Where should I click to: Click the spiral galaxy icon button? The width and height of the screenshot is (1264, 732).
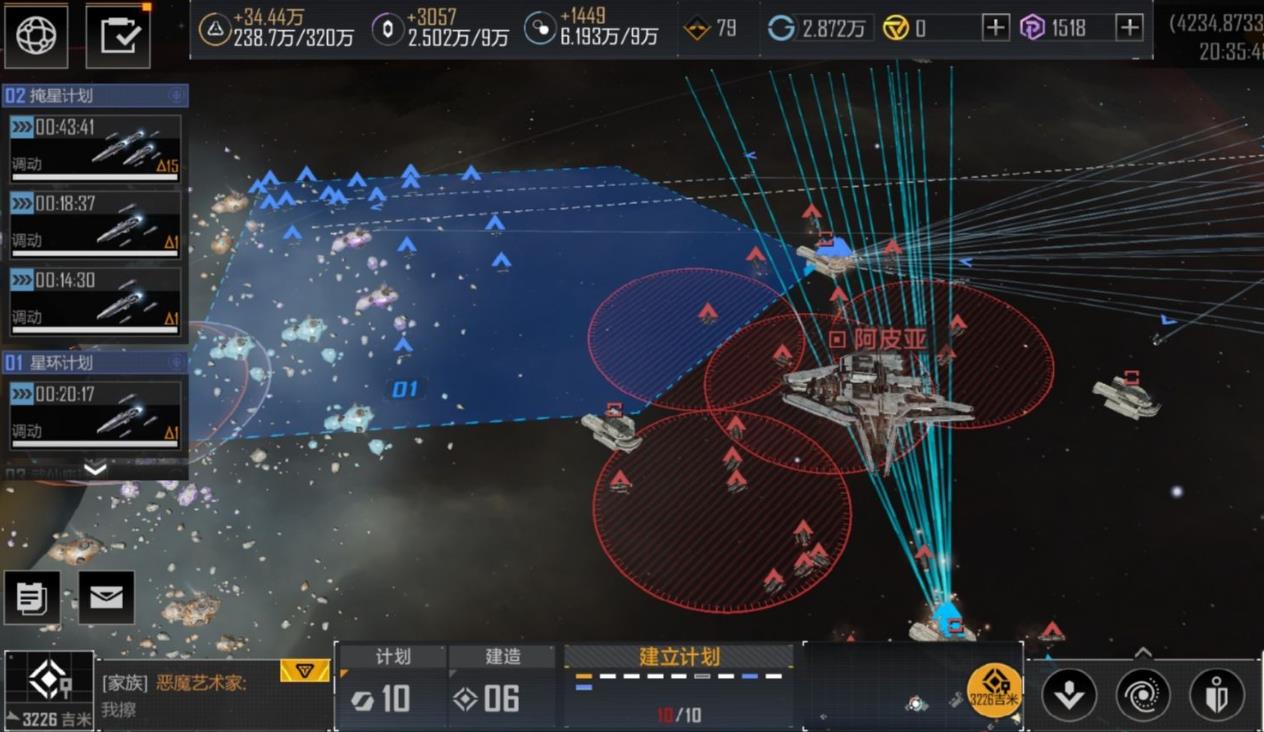(x=1143, y=694)
